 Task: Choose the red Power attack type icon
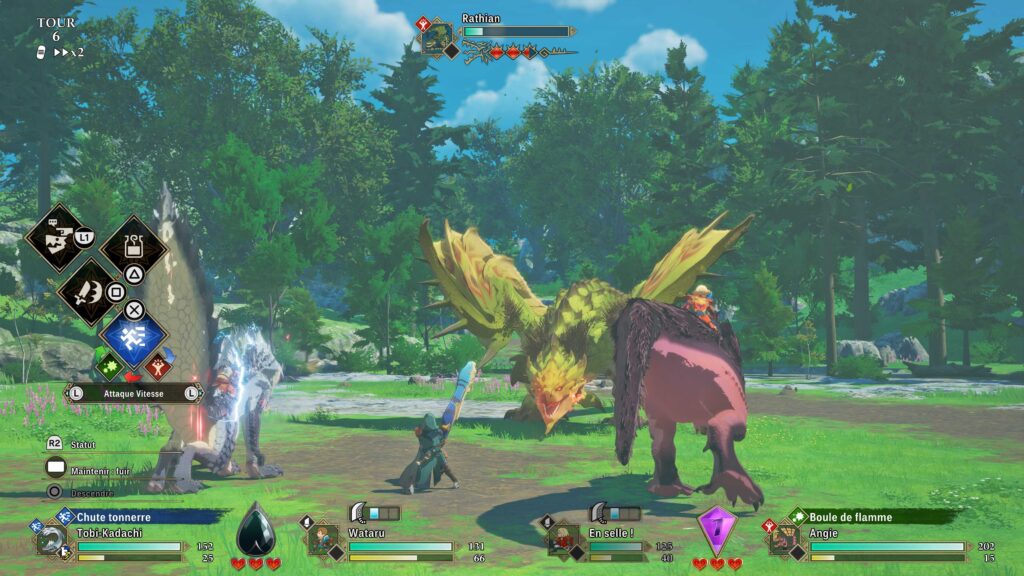(x=158, y=366)
